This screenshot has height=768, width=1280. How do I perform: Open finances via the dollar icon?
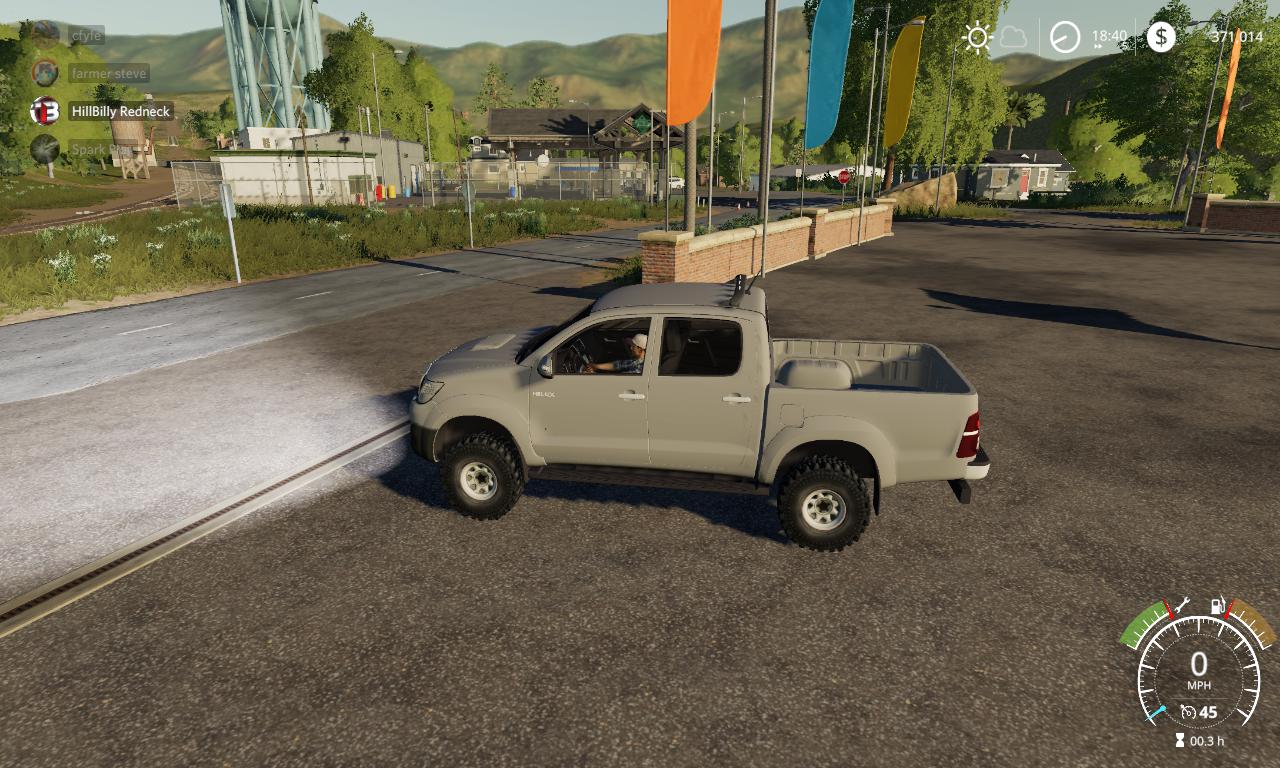[x=1160, y=38]
